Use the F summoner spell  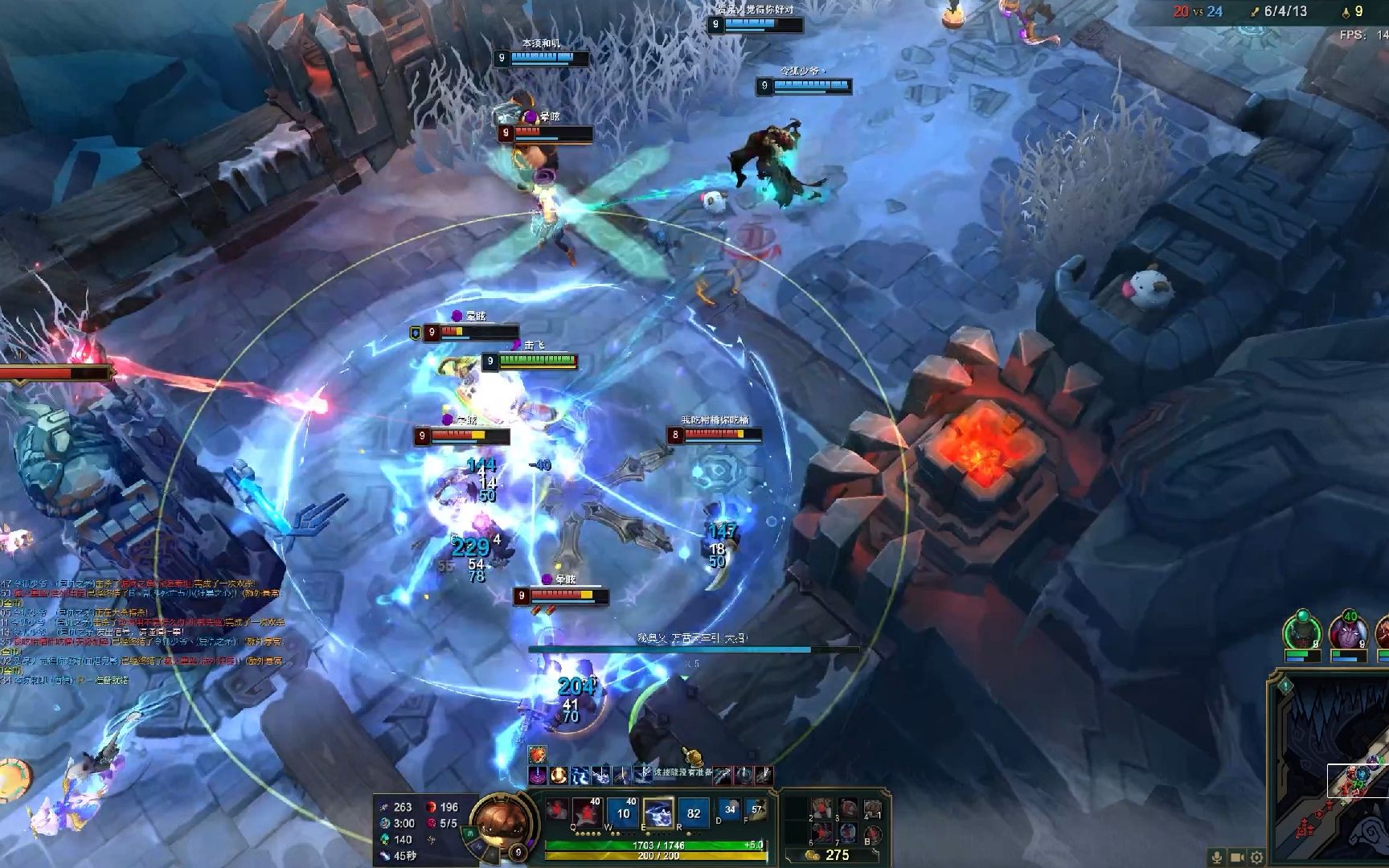coord(756,809)
